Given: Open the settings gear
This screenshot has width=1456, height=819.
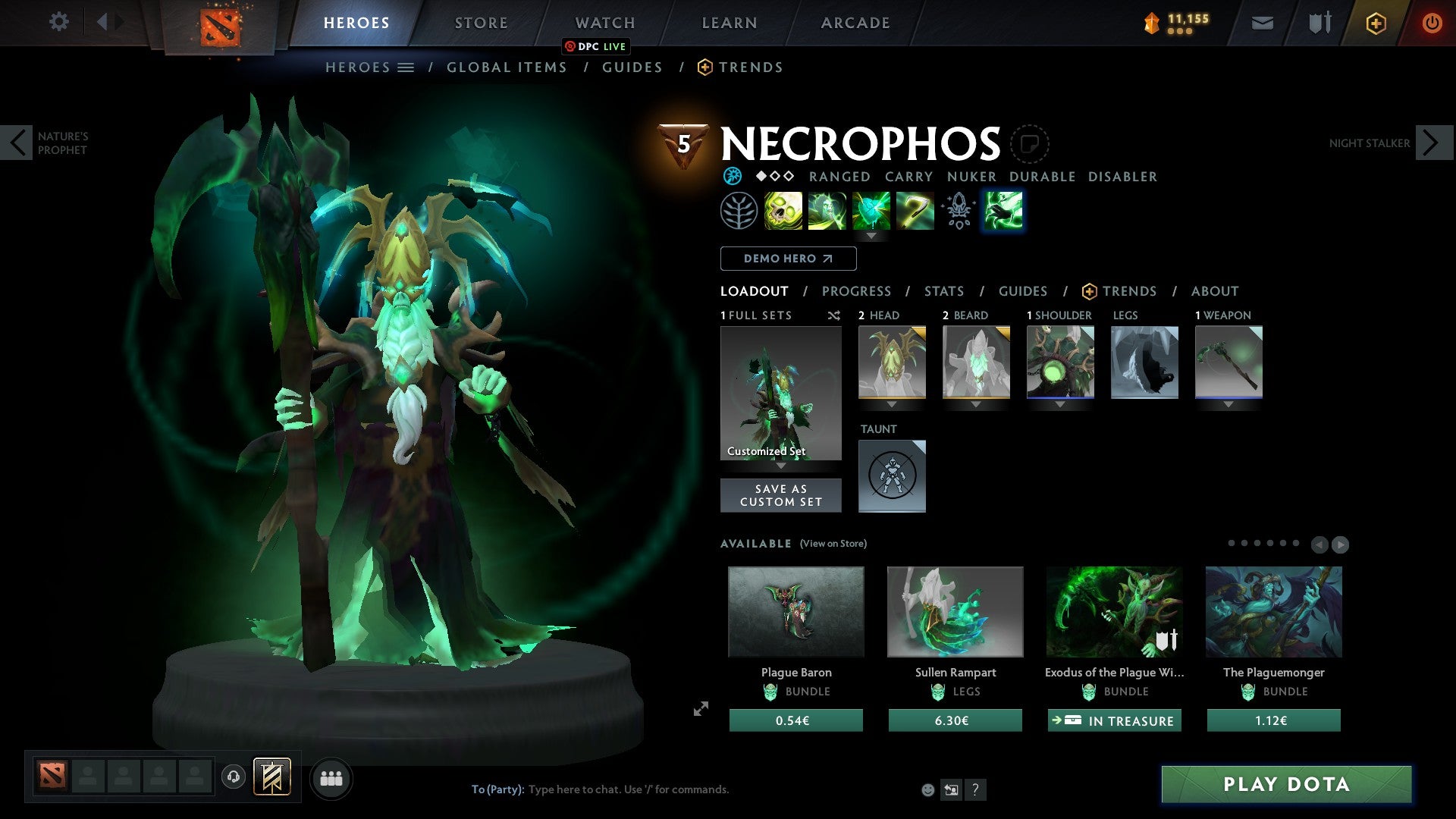Looking at the screenshot, I should pos(59,22).
